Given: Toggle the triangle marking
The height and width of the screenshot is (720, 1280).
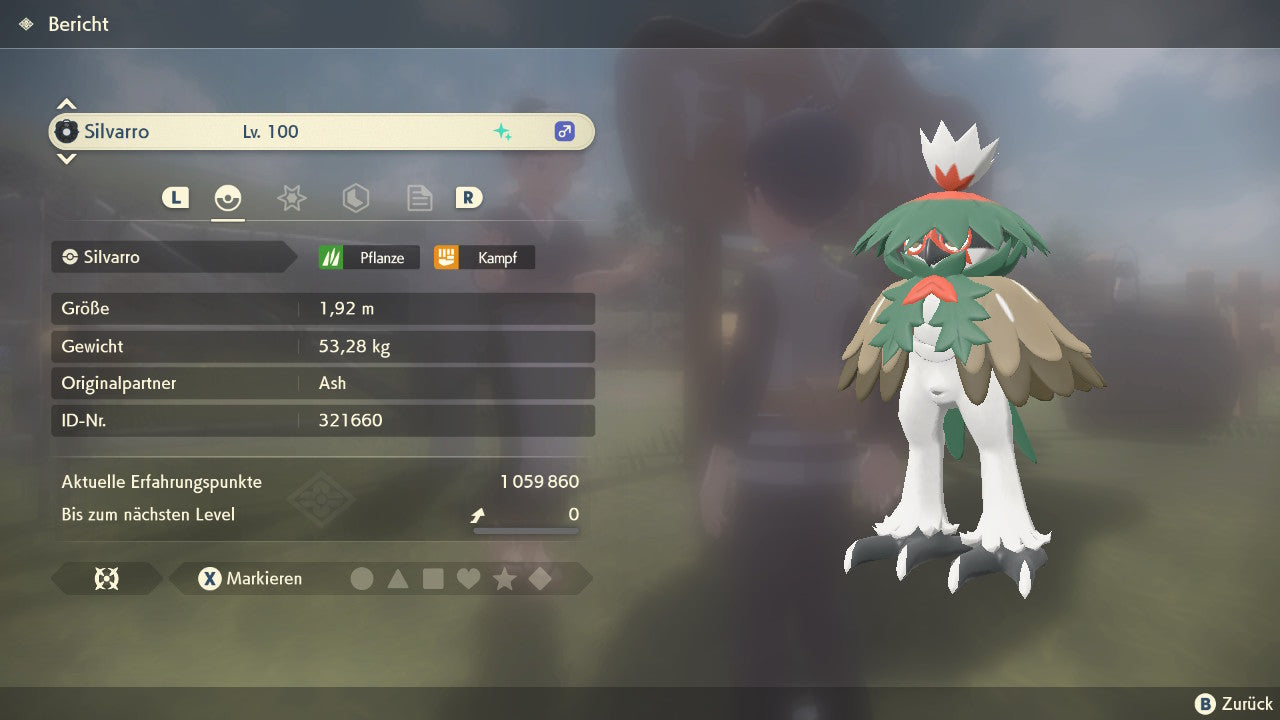Looking at the screenshot, I should pyautogui.click(x=398, y=578).
